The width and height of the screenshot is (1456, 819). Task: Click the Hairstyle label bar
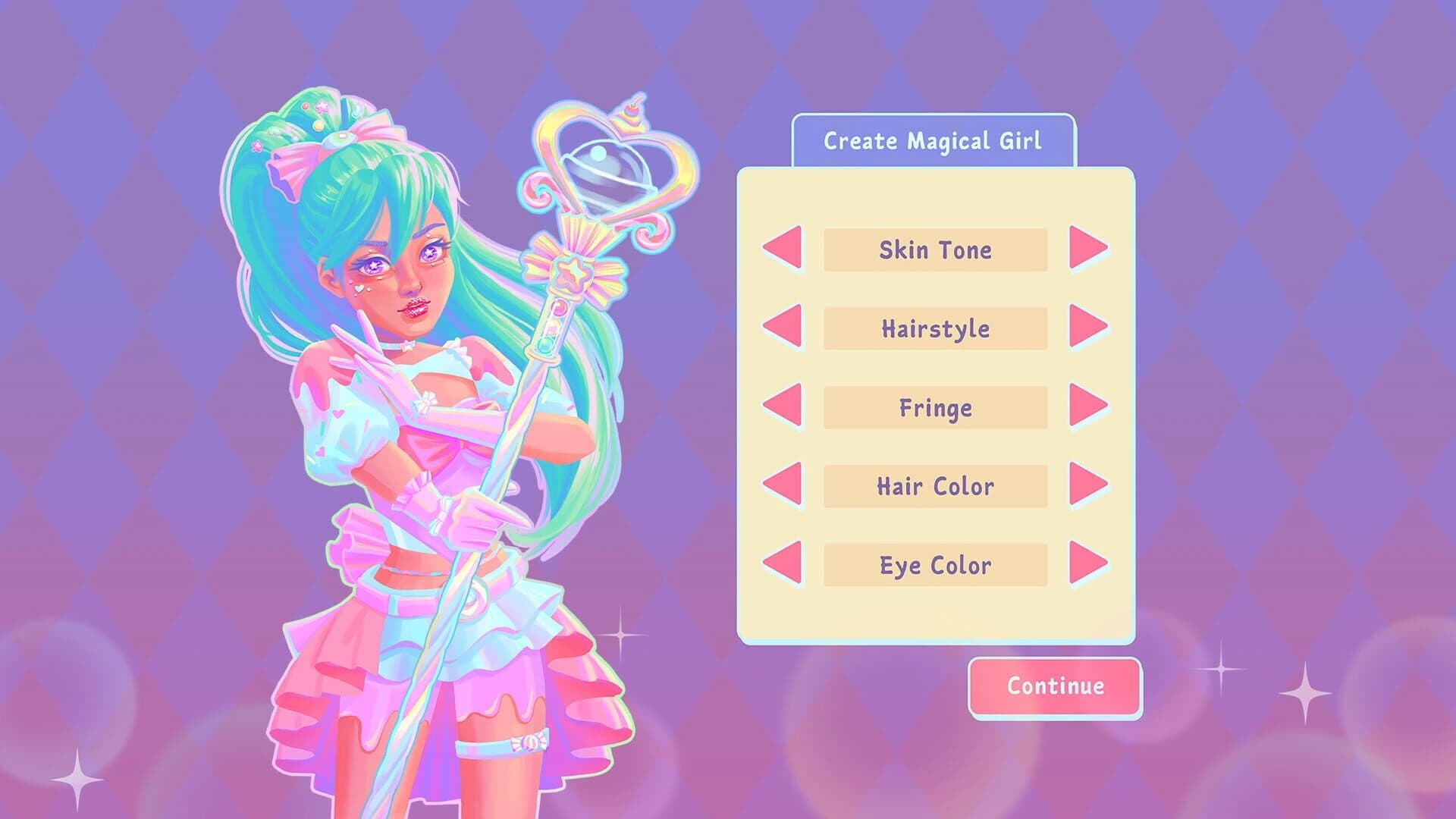coord(934,329)
